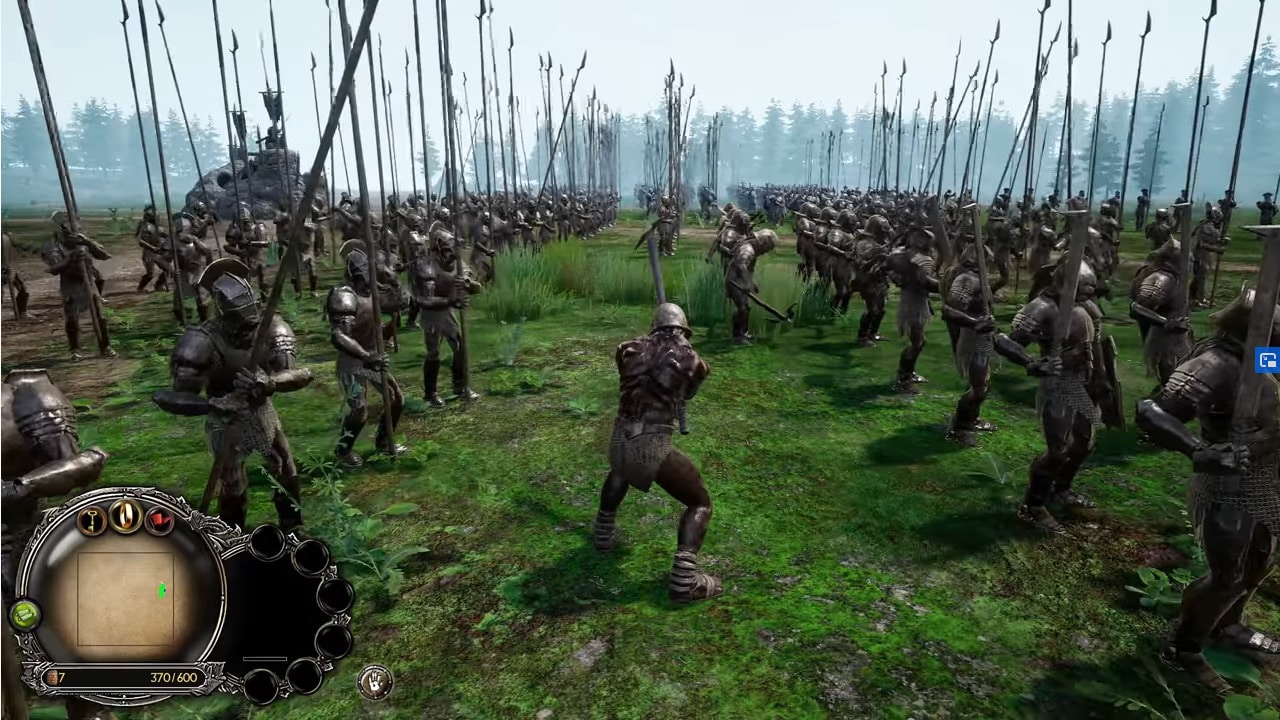This screenshot has width=1280, height=720.
Task: Select the One Ring spellbook icon
Action: pyautogui.click(x=125, y=517)
